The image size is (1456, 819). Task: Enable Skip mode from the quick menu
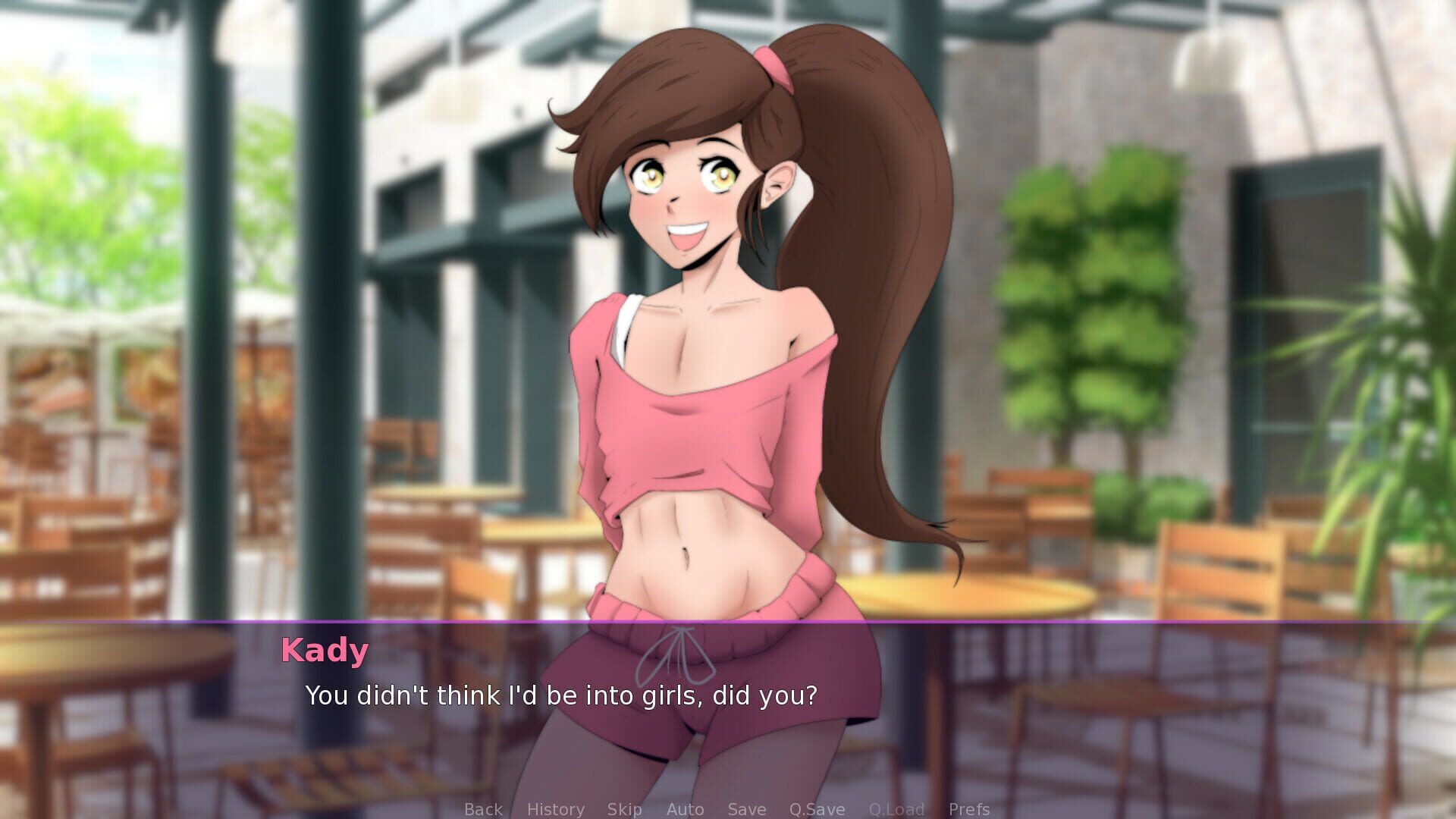click(625, 809)
